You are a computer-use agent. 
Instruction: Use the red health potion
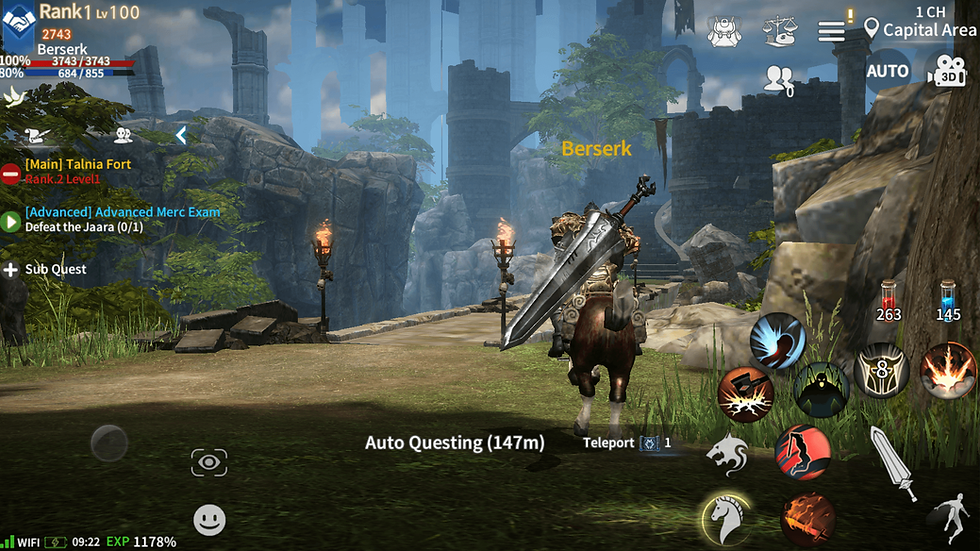pos(889,300)
